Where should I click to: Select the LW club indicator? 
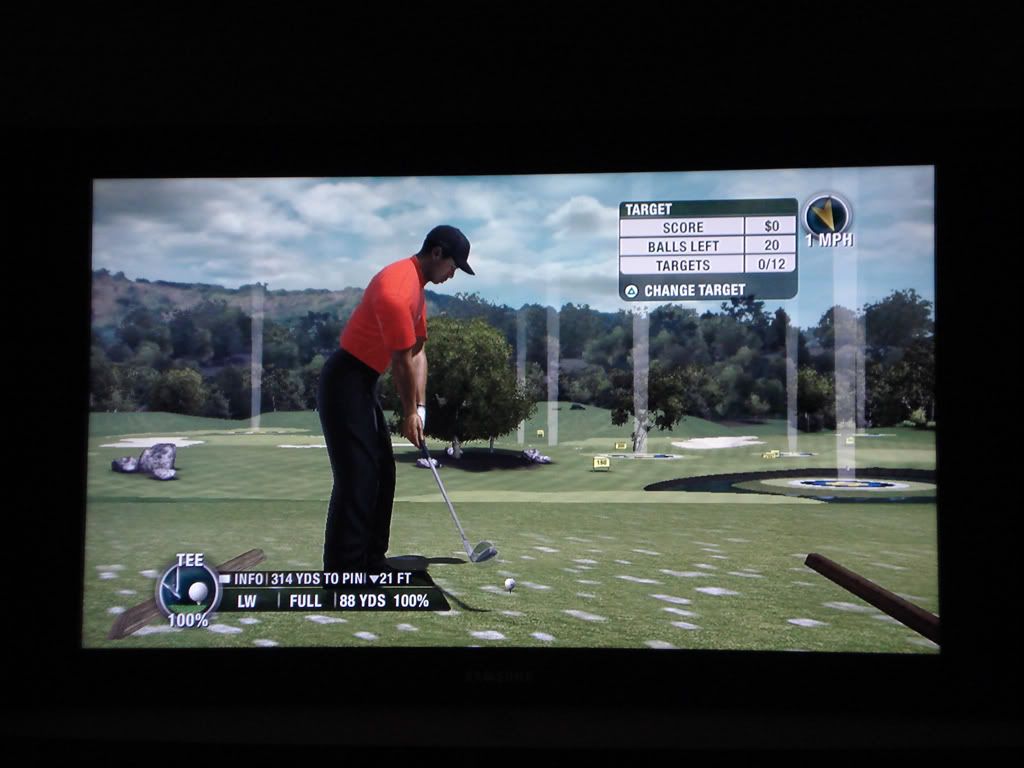tap(246, 601)
